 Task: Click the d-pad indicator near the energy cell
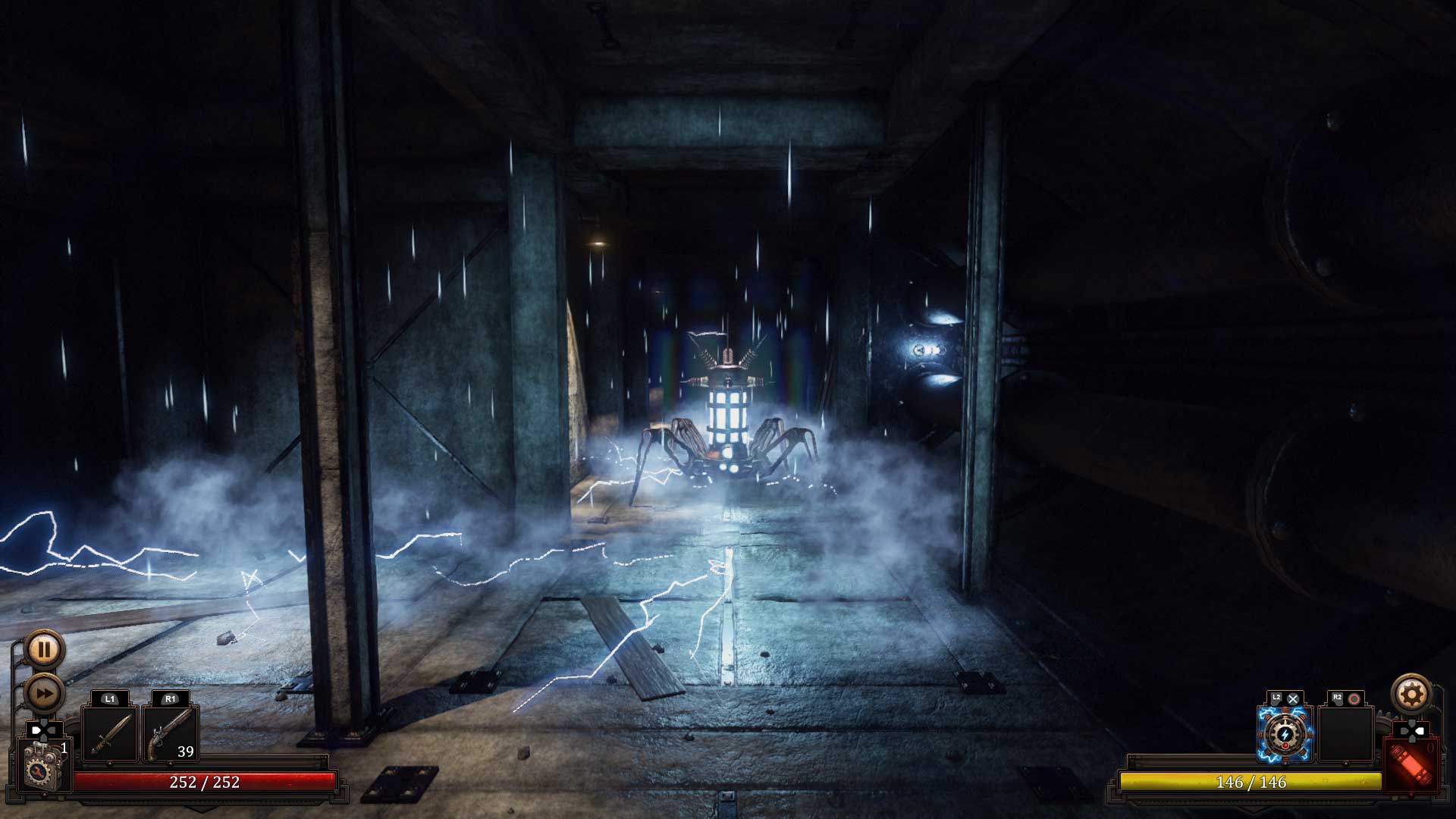1413,730
